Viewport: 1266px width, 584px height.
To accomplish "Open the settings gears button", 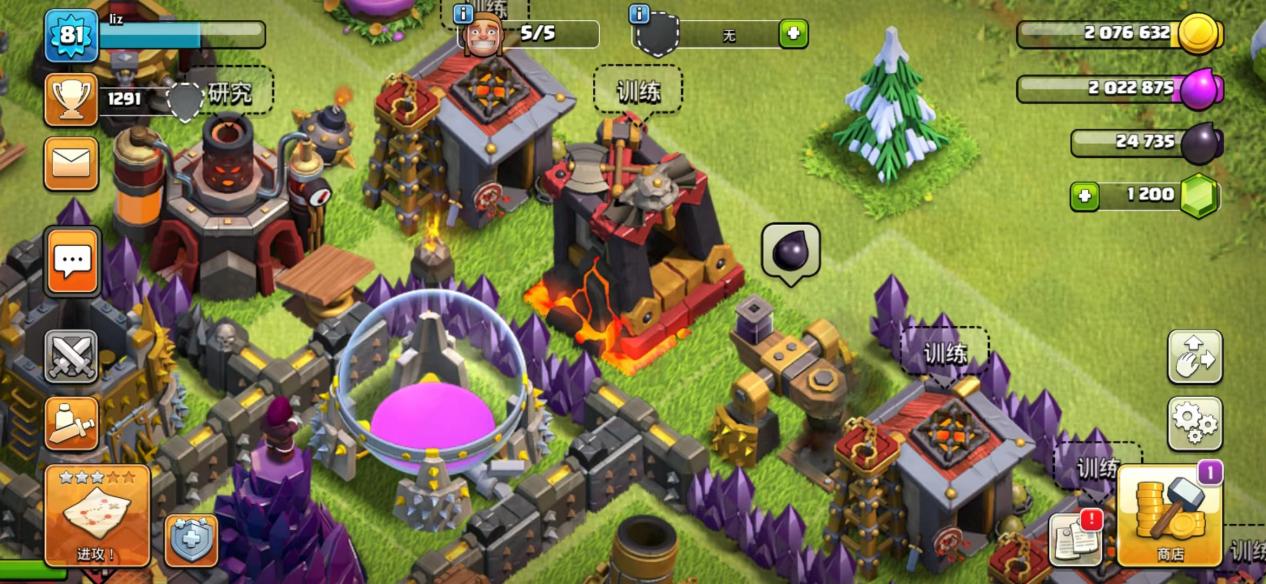I will click(1195, 423).
